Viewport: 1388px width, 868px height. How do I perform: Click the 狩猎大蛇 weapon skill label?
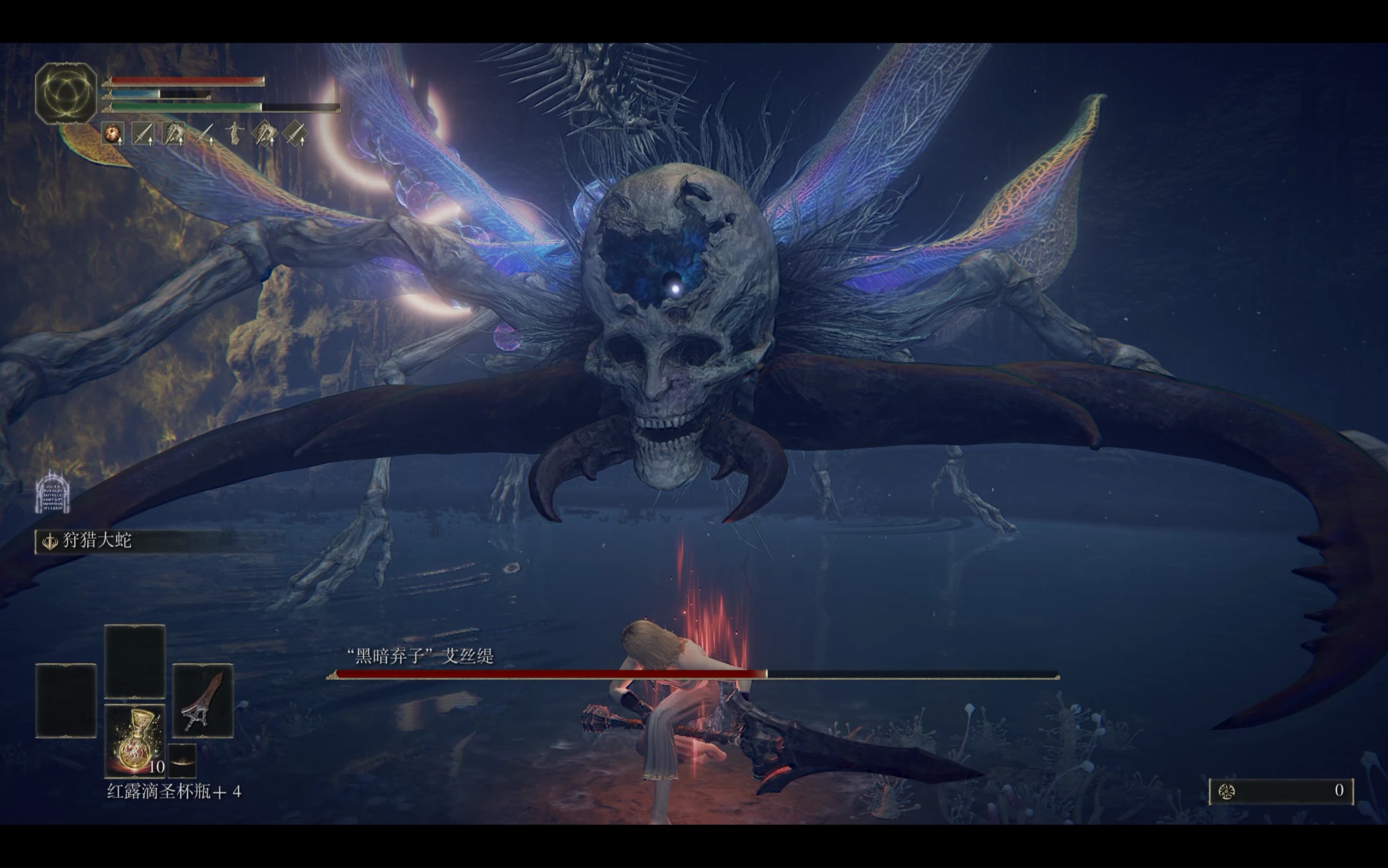tap(97, 541)
